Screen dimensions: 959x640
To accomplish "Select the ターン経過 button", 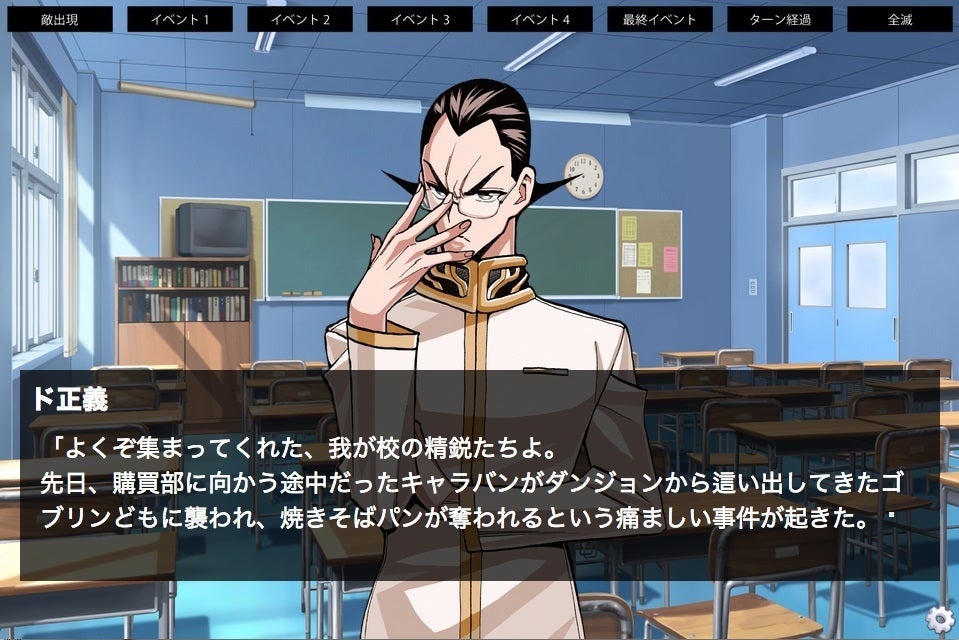I will [780, 19].
